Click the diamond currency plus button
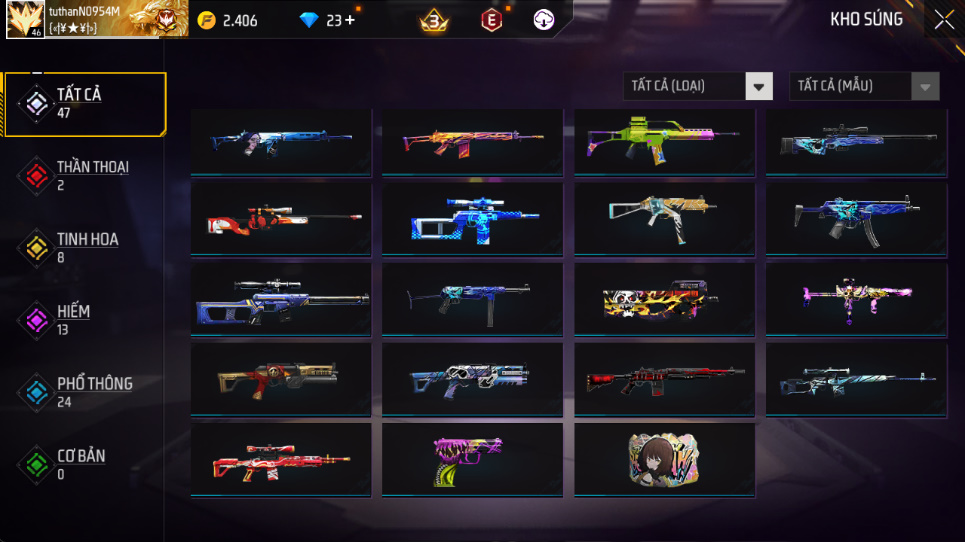 pos(349,20)
